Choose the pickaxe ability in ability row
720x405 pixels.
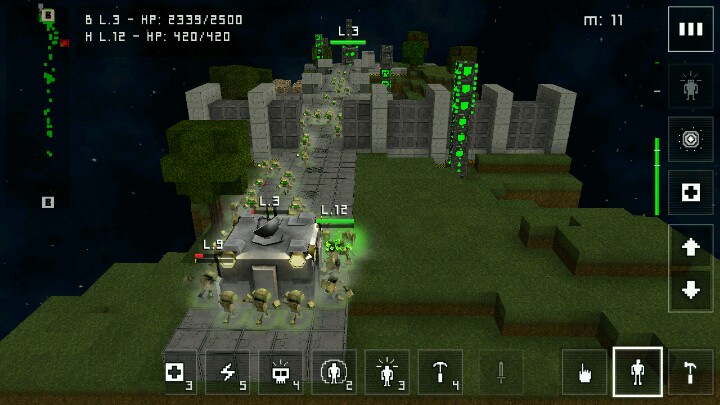coord(440,373)
